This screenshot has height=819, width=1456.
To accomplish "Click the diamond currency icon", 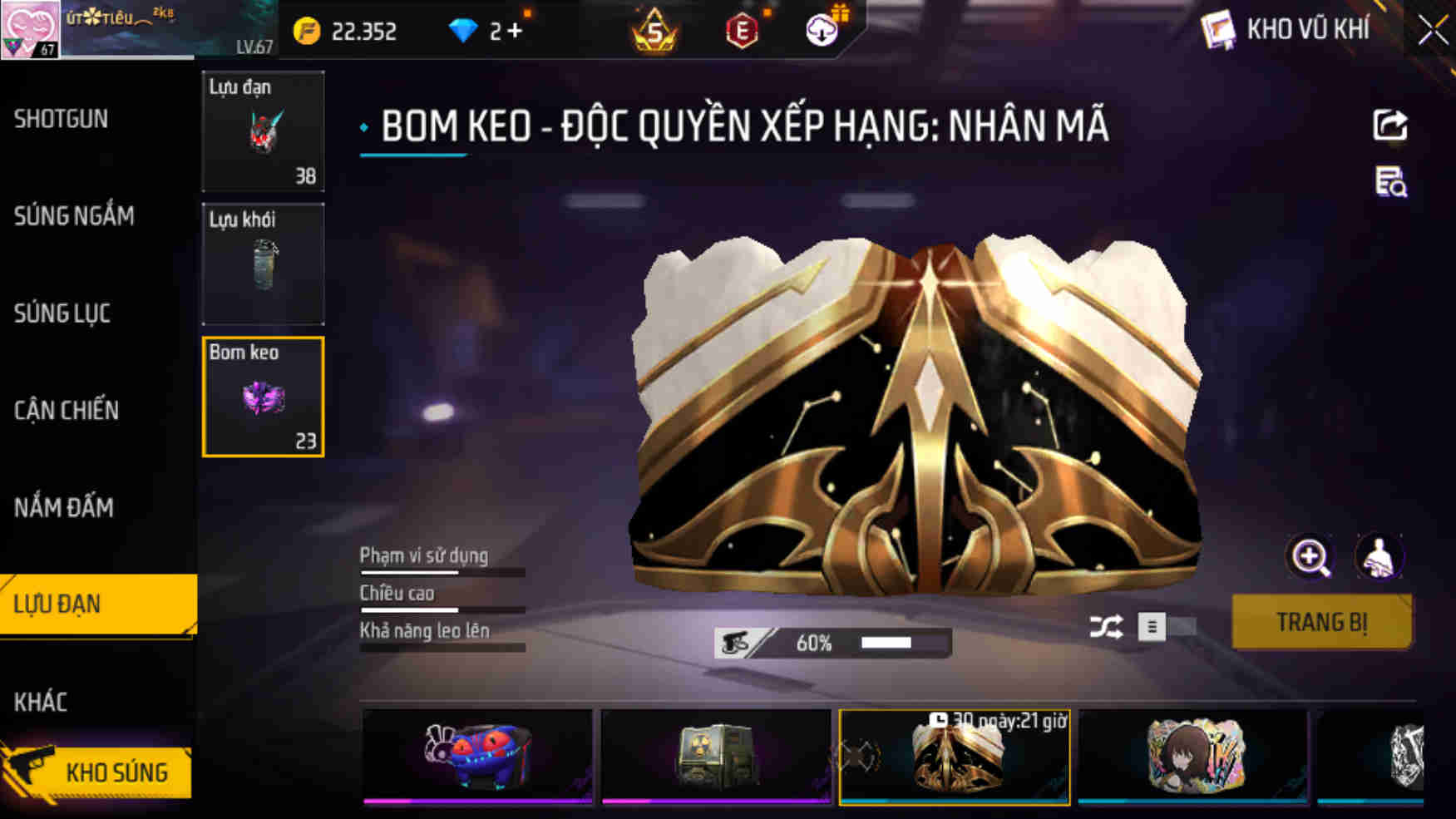I will point(464,30).
